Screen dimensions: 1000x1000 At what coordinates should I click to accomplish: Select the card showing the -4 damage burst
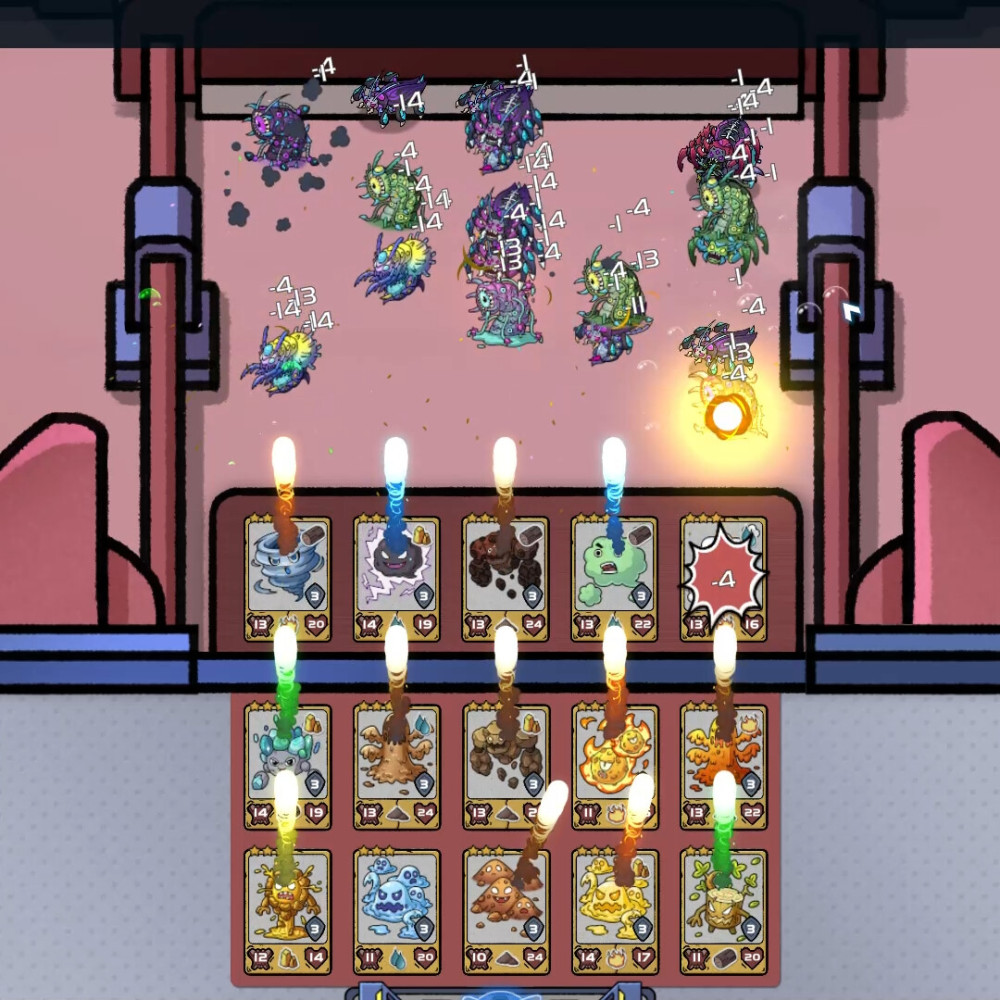(723, 578)
